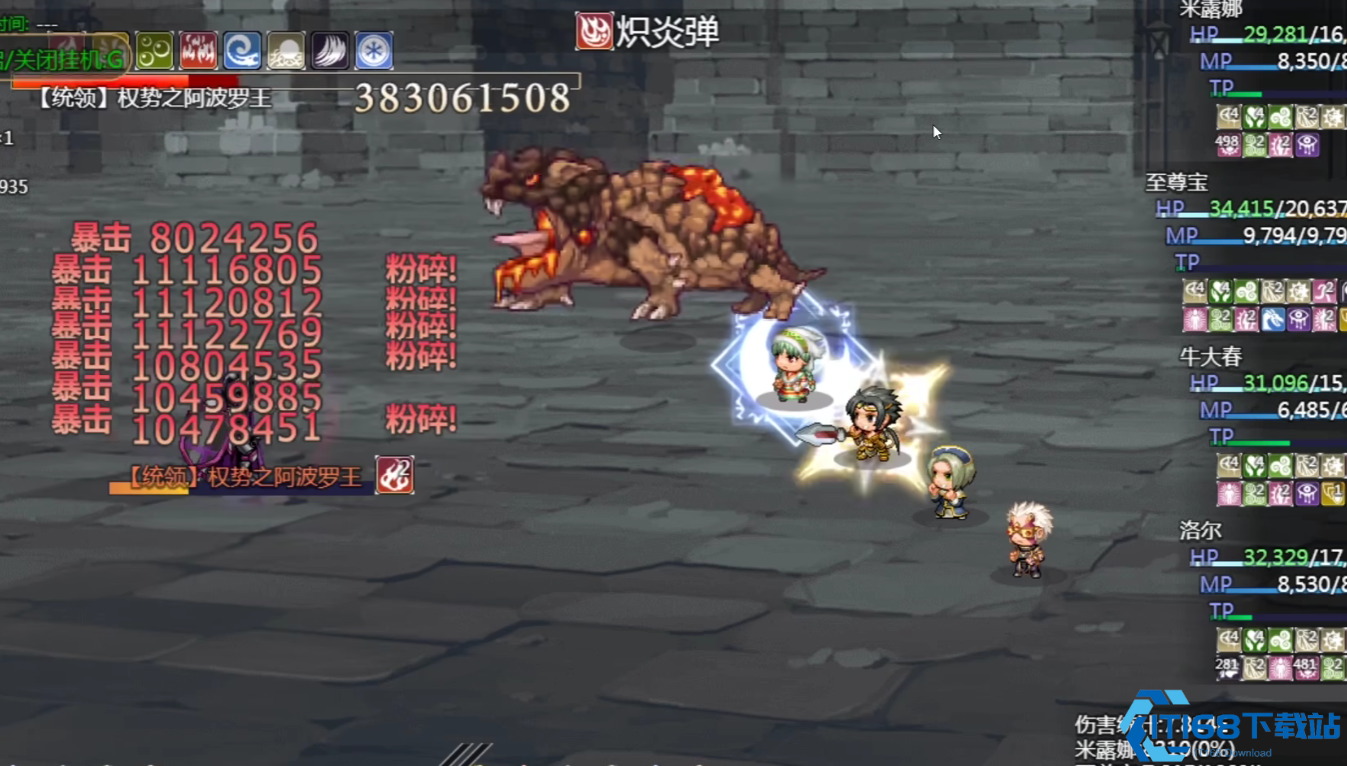This screenshot has height=766, width=1347.
Task: Select the green bubble skill in the skill bar
Action: [155, 50]
